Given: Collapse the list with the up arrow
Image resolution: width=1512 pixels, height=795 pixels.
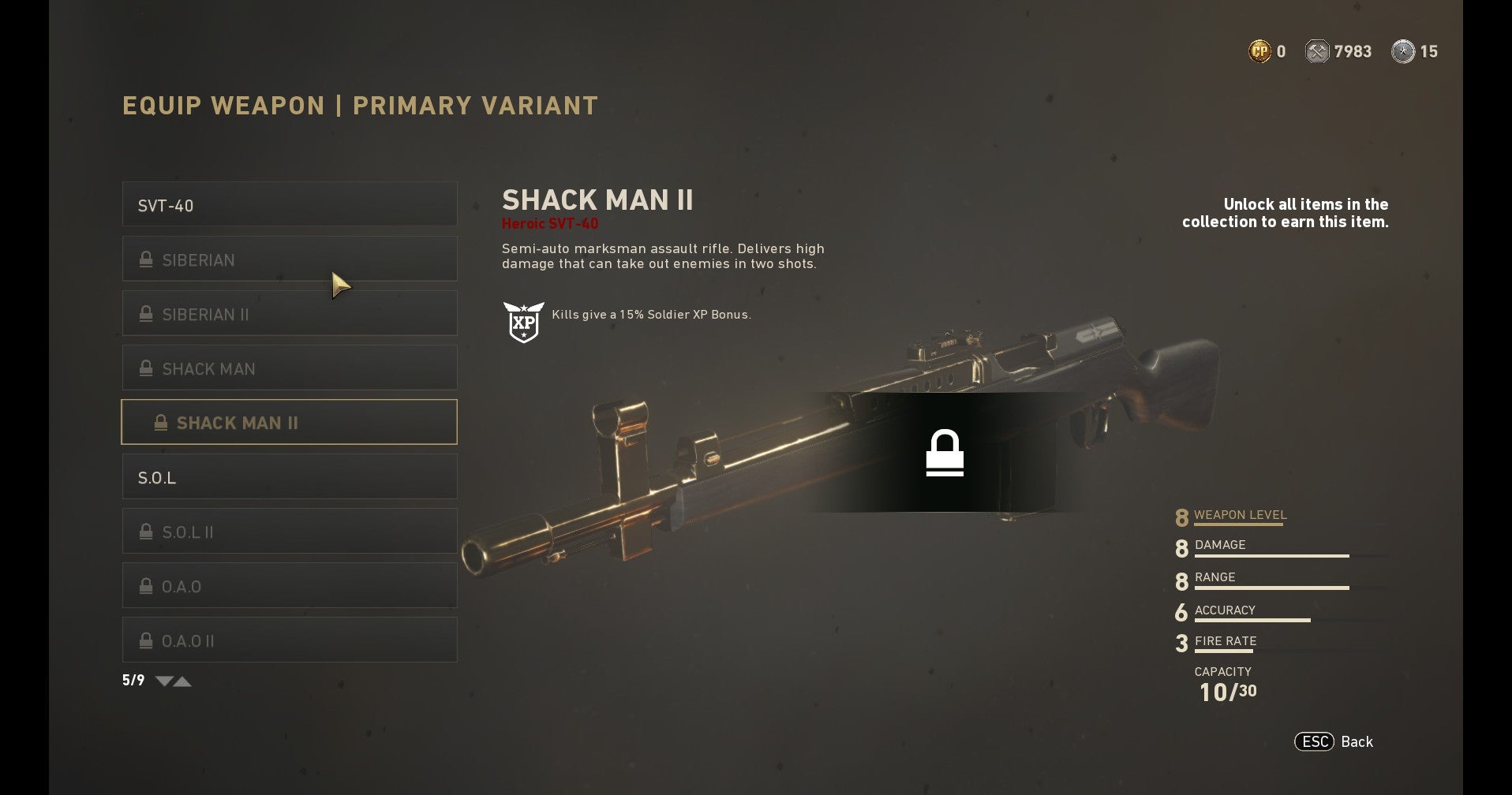Looking at the screenshot, I should click(x=183, y=681).
